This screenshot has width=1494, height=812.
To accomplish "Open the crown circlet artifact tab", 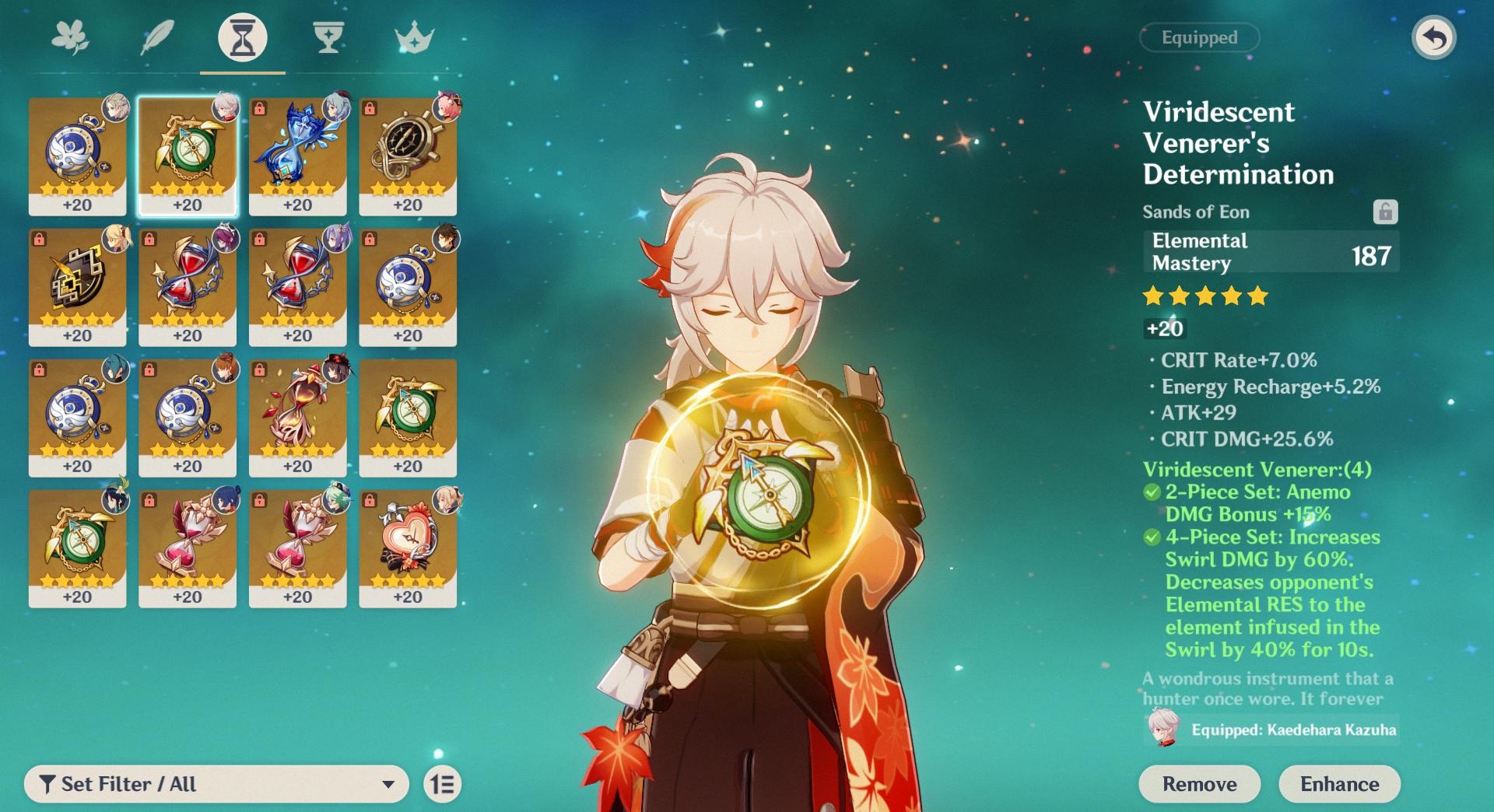I will pos(414,37).
